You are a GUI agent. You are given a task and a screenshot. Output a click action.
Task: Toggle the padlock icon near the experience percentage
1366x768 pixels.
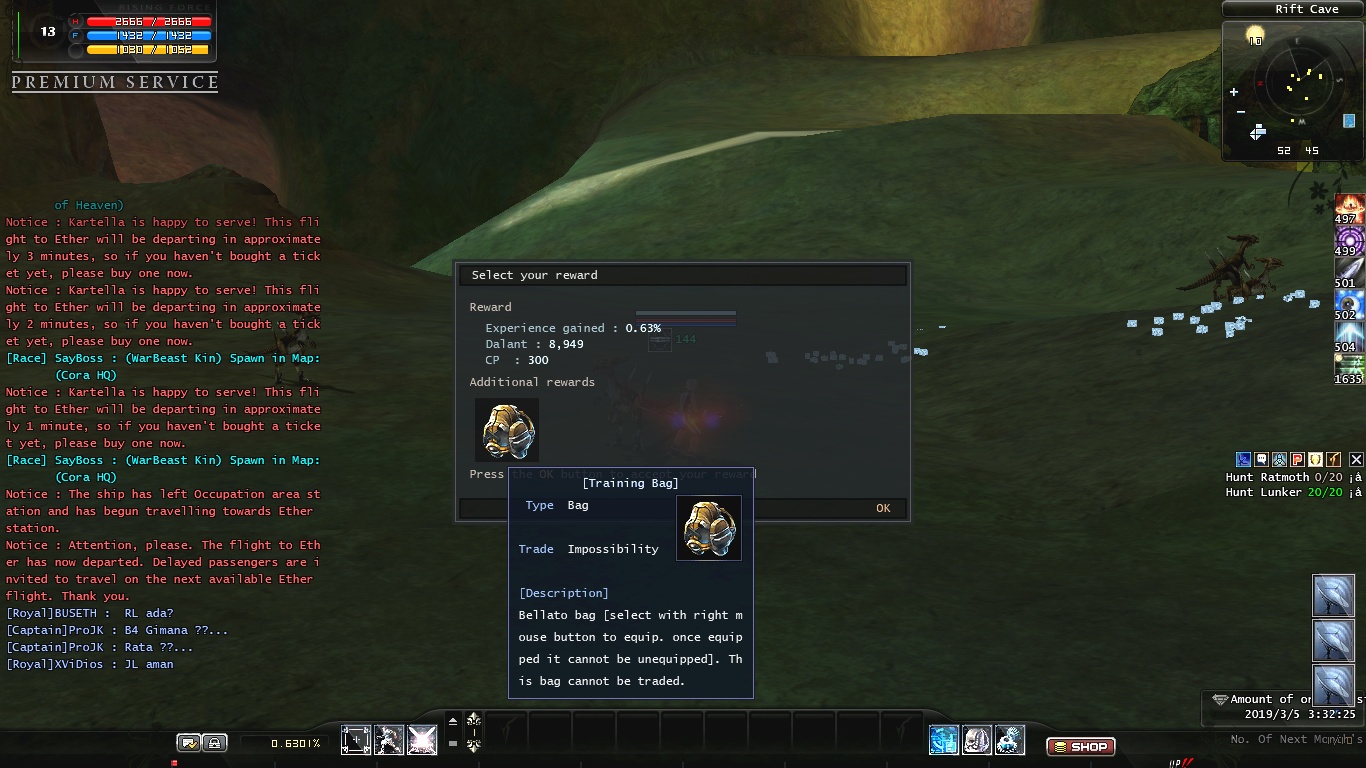coord(216,743)
